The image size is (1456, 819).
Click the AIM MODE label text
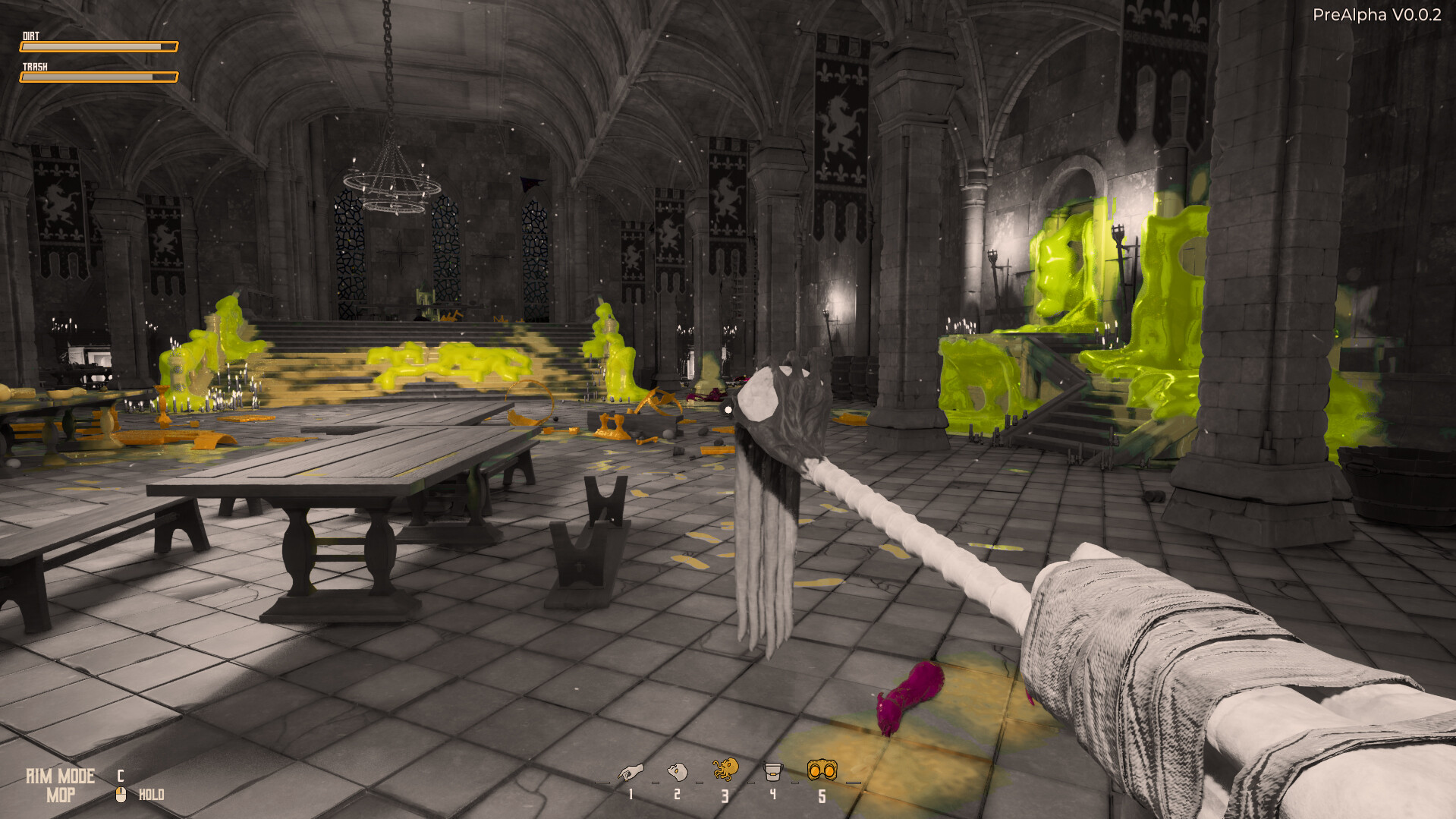coord(59,776)
